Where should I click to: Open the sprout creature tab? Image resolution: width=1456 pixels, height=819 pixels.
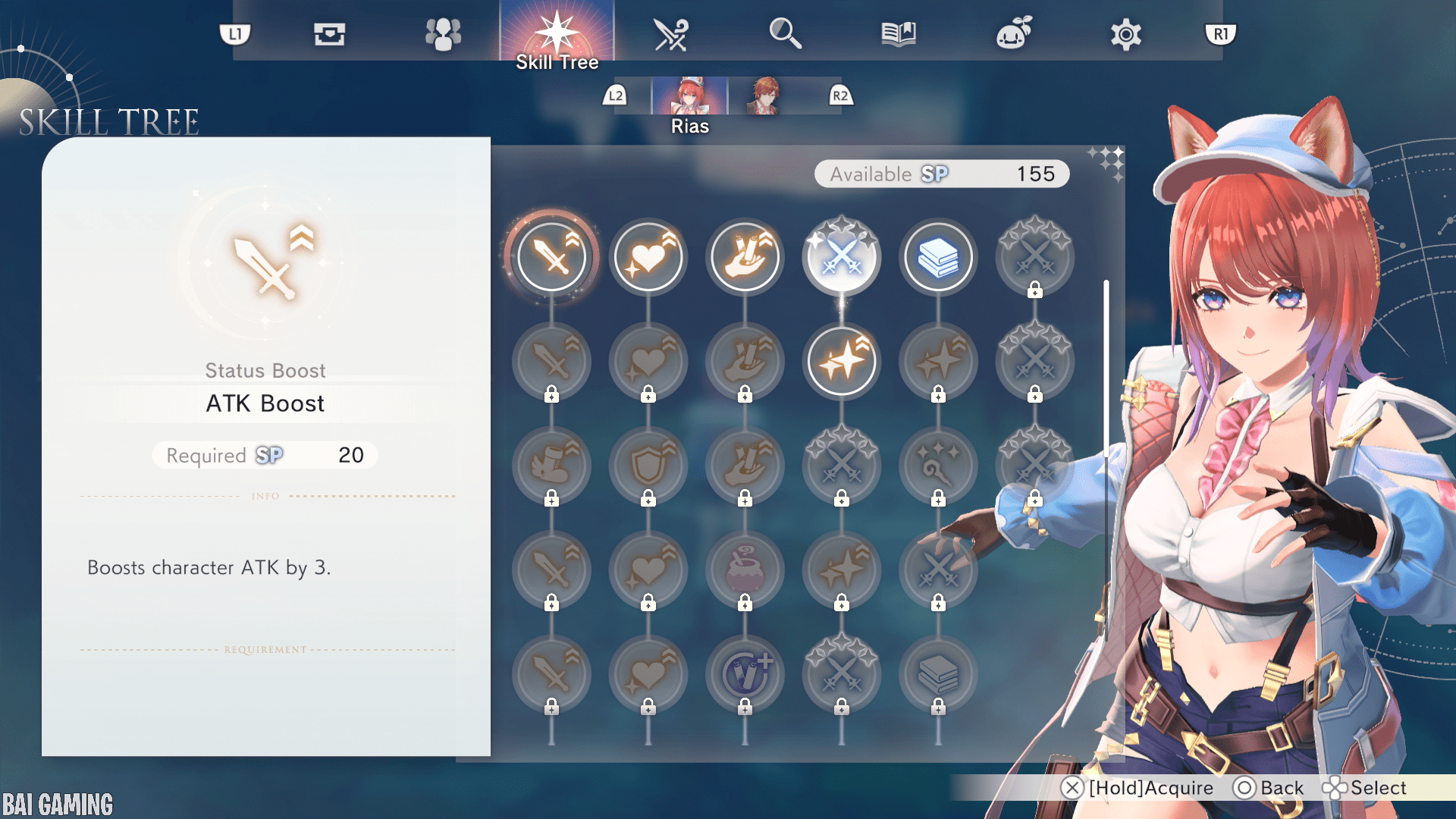(1013, 34)
